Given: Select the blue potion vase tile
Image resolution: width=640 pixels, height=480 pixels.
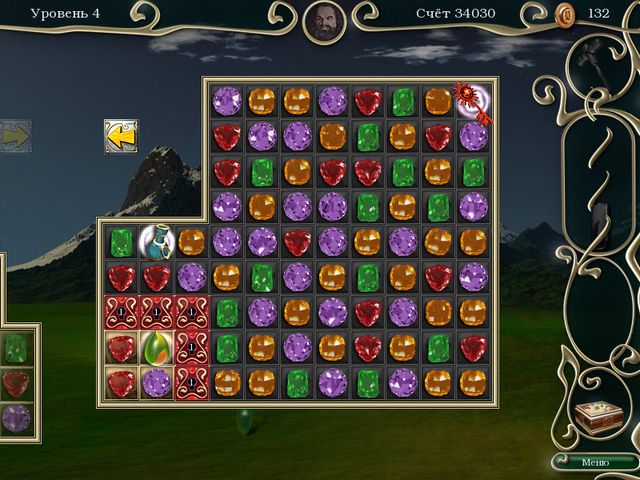Looking at the screenshot, I should (x=156, y=241).
